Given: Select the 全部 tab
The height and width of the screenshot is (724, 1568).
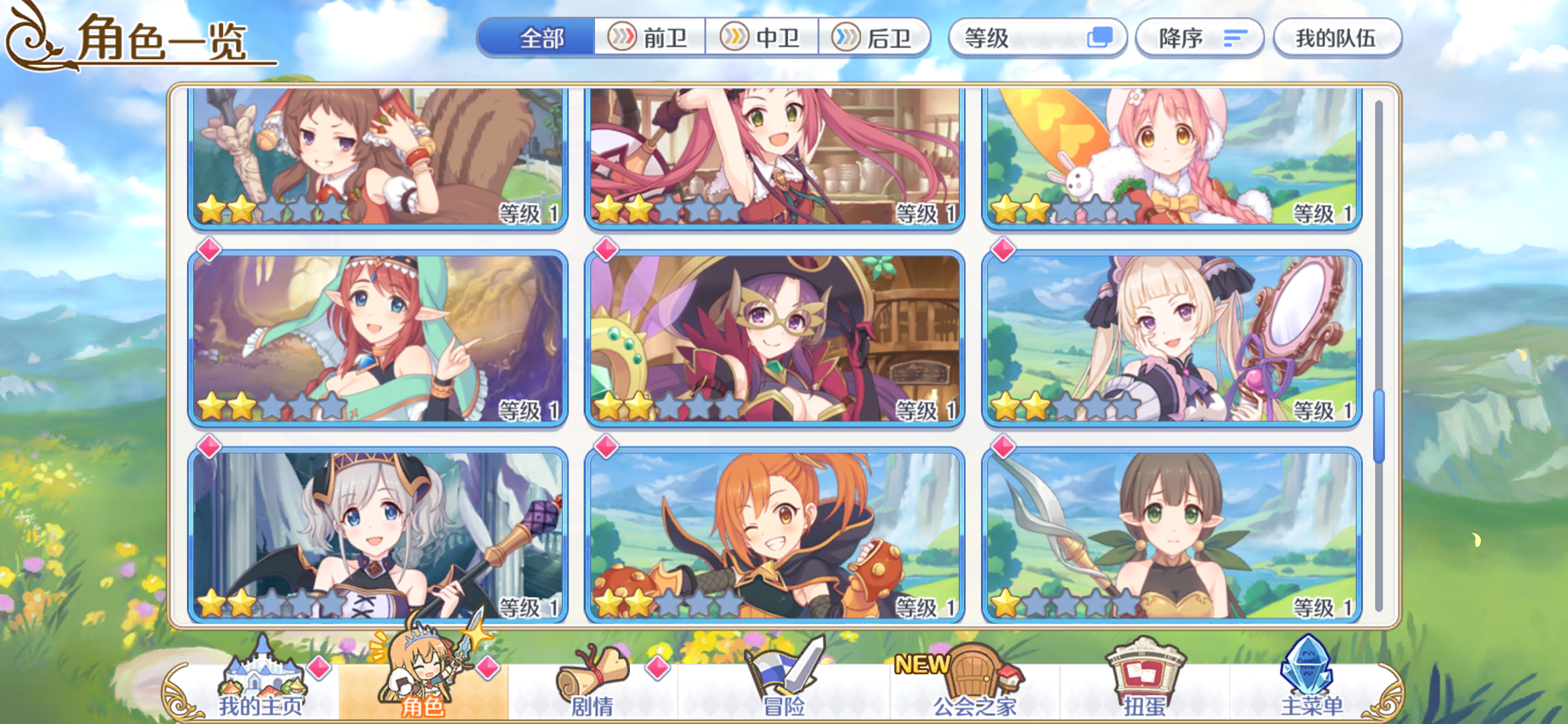Looking at the screenshot, I should tap(541, 38).
